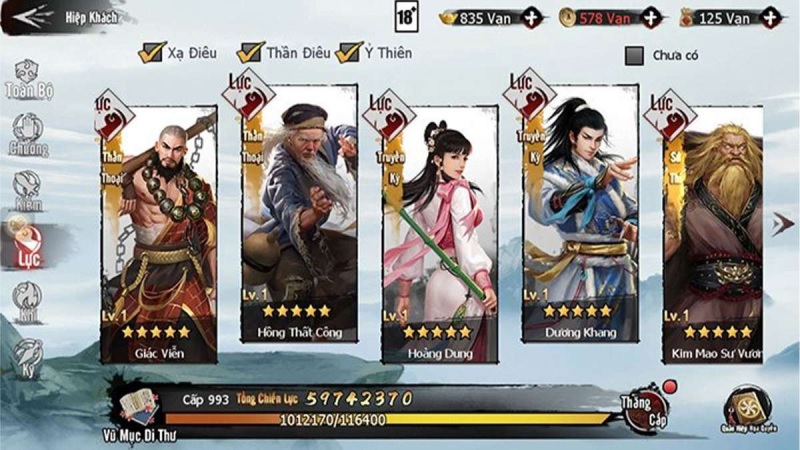
Task: Switch to the Toàn Bộ category tab
Action: click(x=28, y=80)
